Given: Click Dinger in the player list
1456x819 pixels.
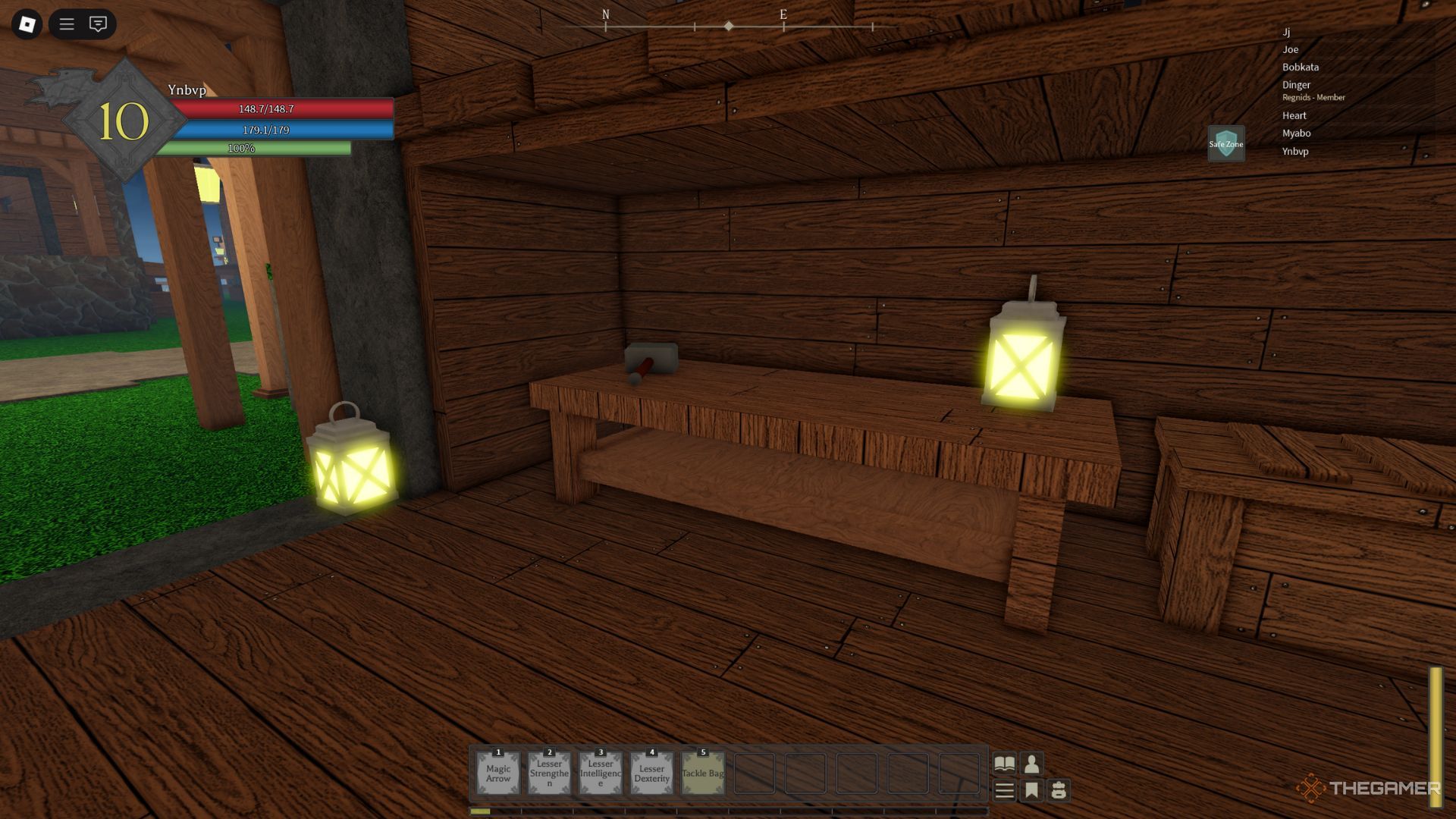Looking at the screenshot, I should [1295, 85].
